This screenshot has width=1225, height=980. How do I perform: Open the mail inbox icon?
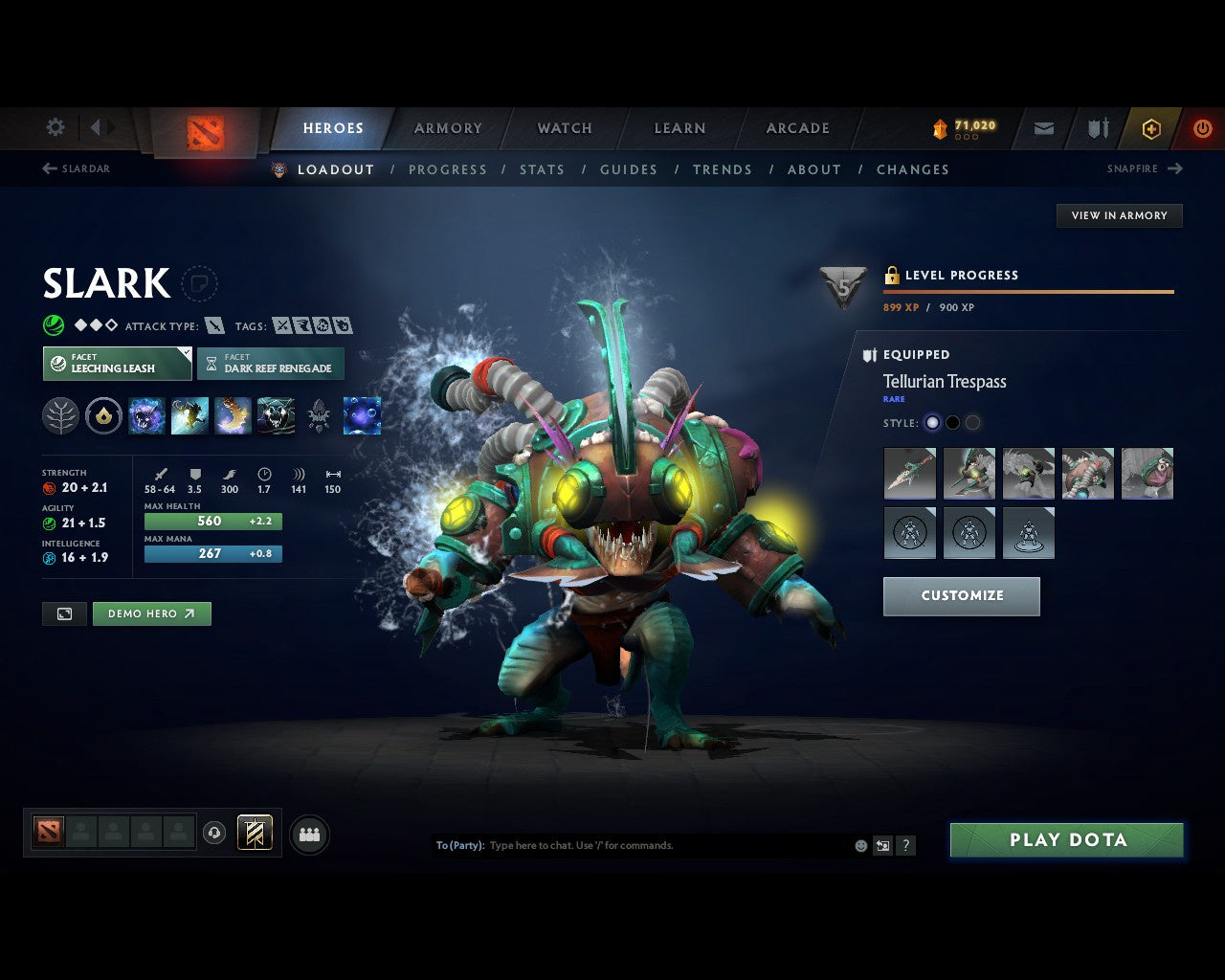[x=1042, y=127]
